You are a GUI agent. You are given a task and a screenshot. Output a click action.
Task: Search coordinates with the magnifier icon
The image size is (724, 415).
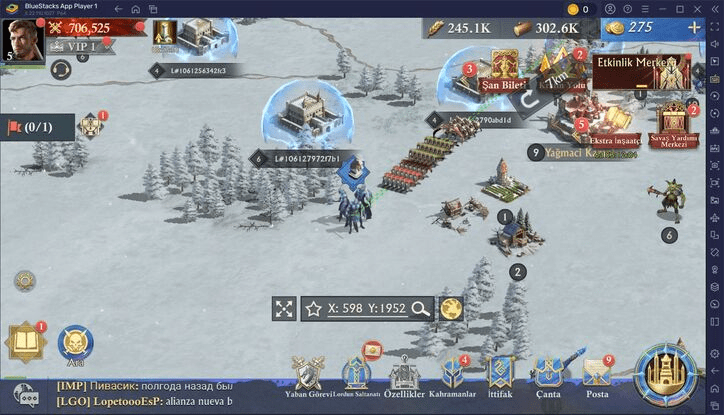pos(420,308)
